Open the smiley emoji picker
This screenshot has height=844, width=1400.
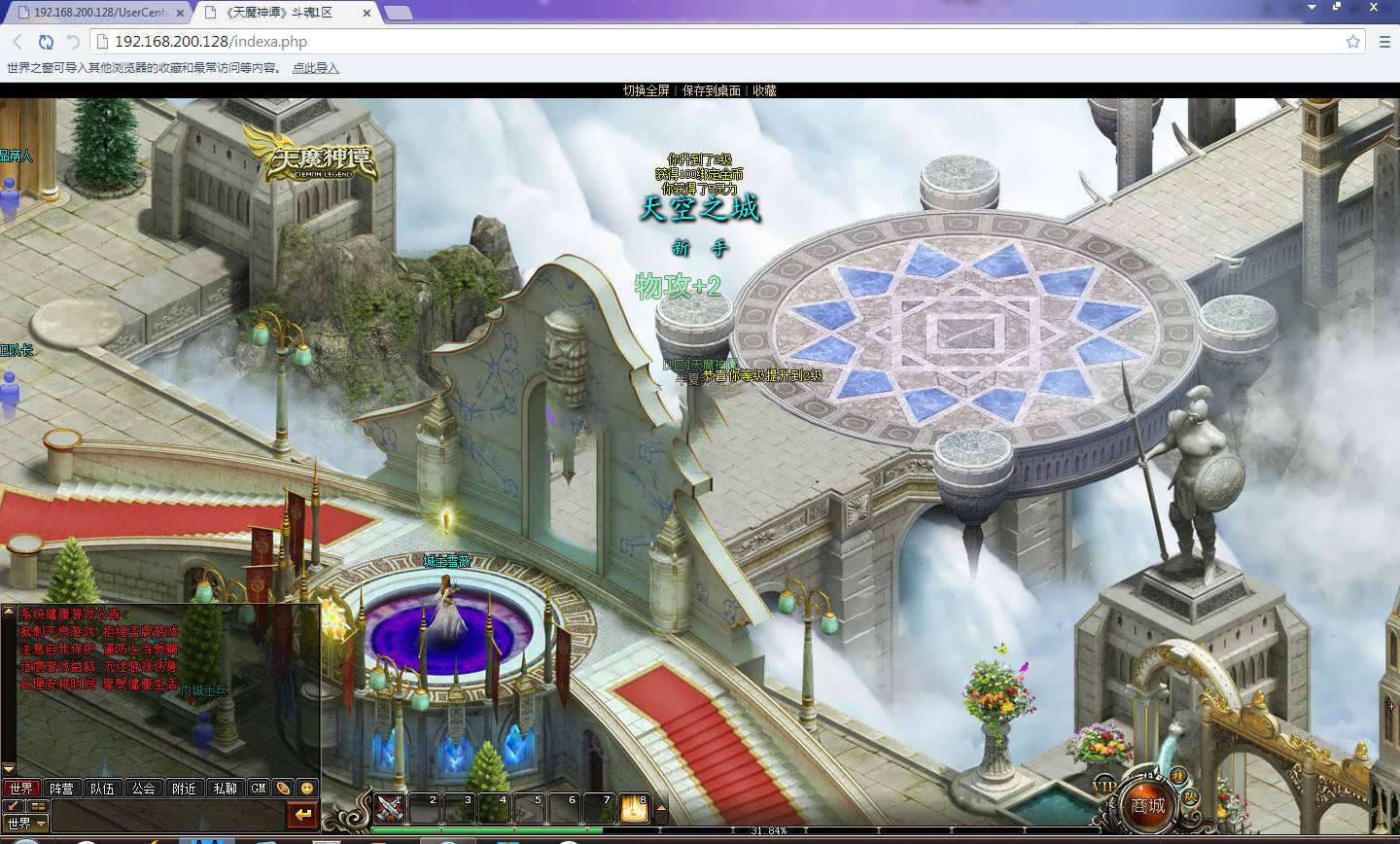coord(307,789)
